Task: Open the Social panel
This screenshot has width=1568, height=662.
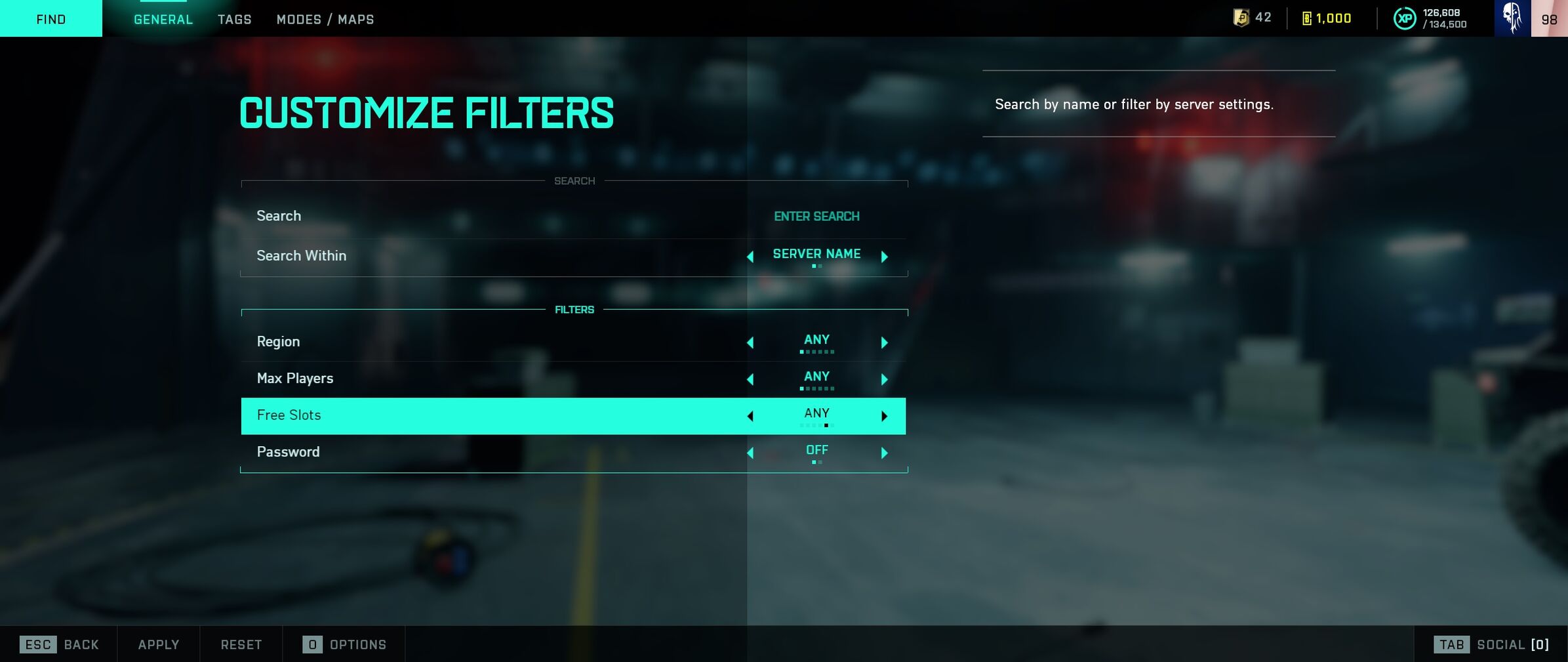Action: 1492,644
